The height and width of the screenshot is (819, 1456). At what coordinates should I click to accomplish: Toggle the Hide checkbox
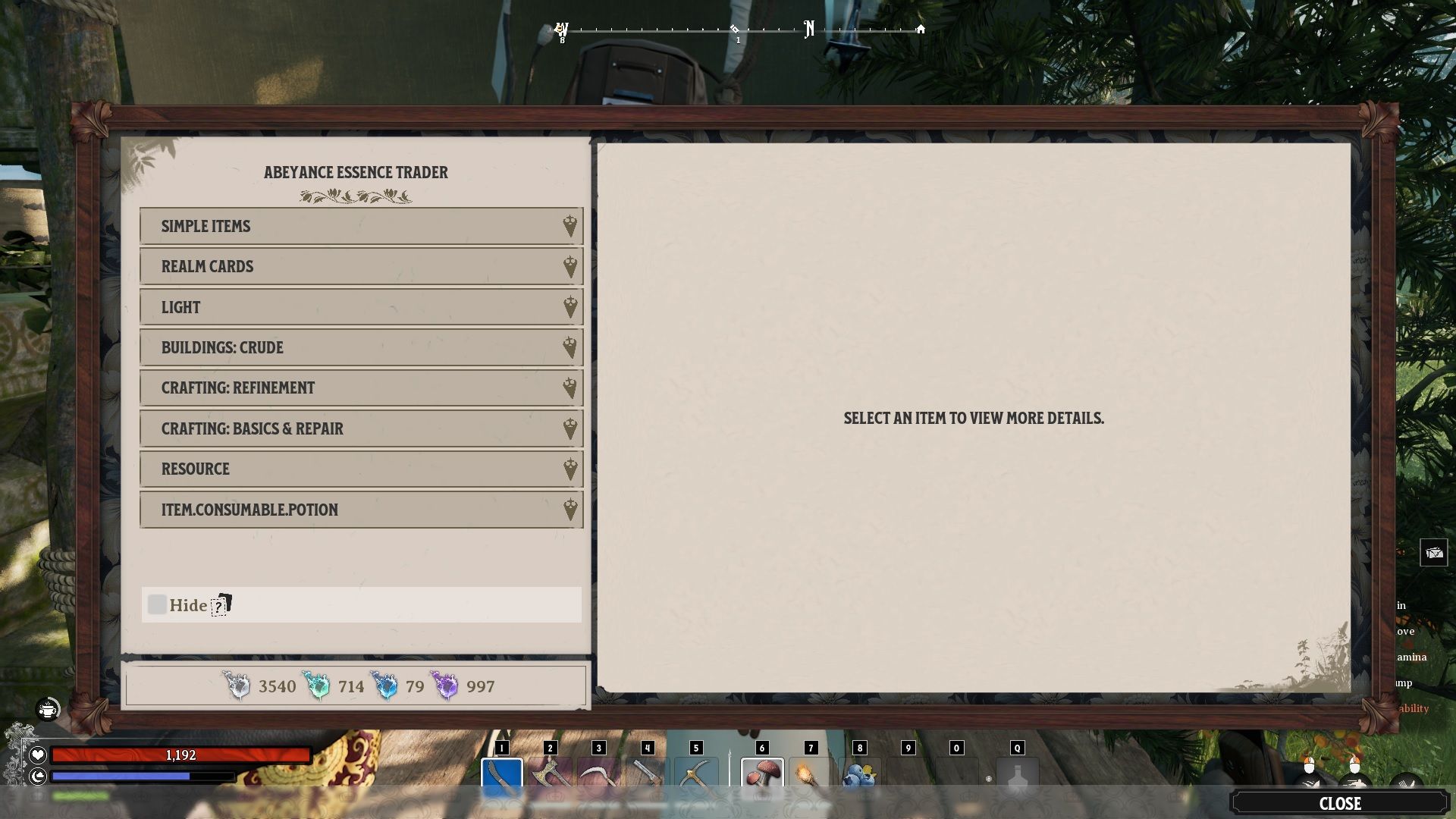tap(157, 604)
